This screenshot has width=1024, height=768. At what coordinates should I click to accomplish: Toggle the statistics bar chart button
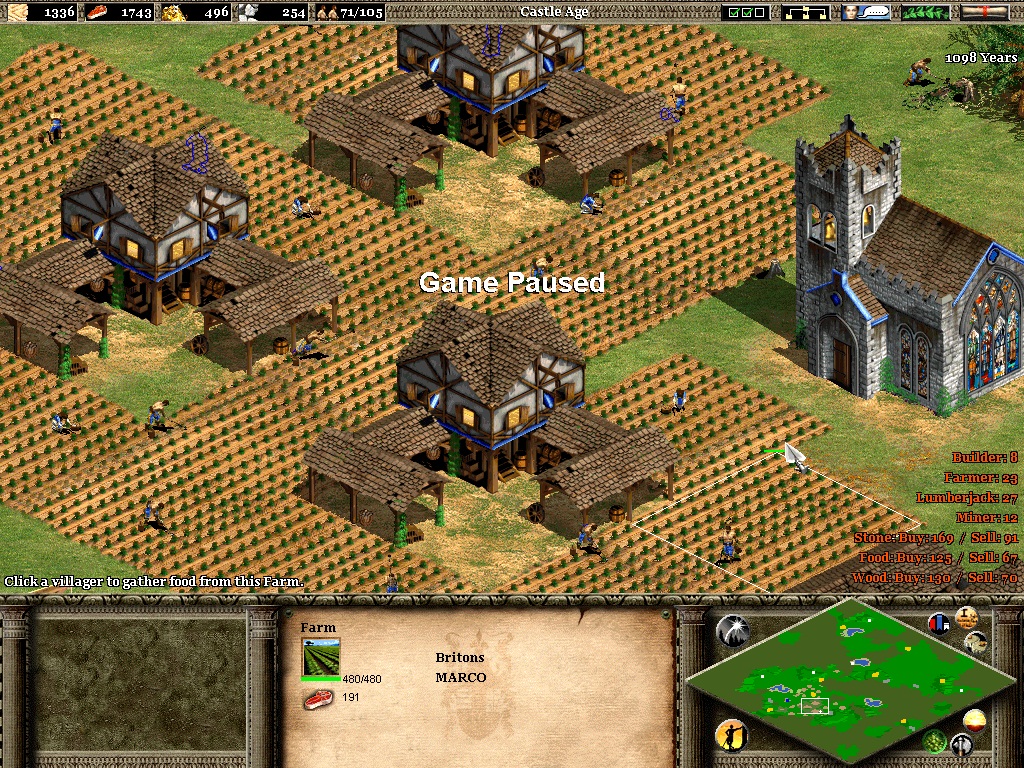[x=939, y=623]
